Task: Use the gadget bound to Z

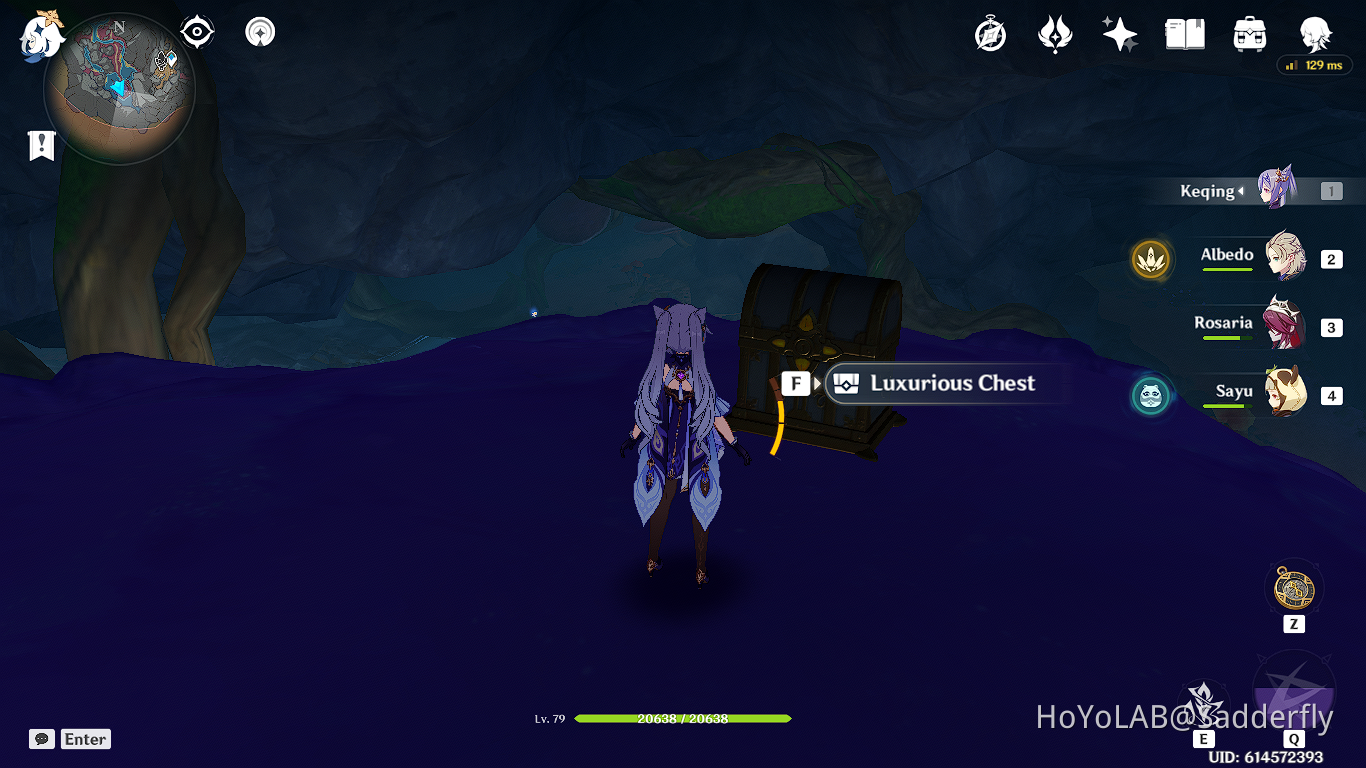Action: point(1294,590)
